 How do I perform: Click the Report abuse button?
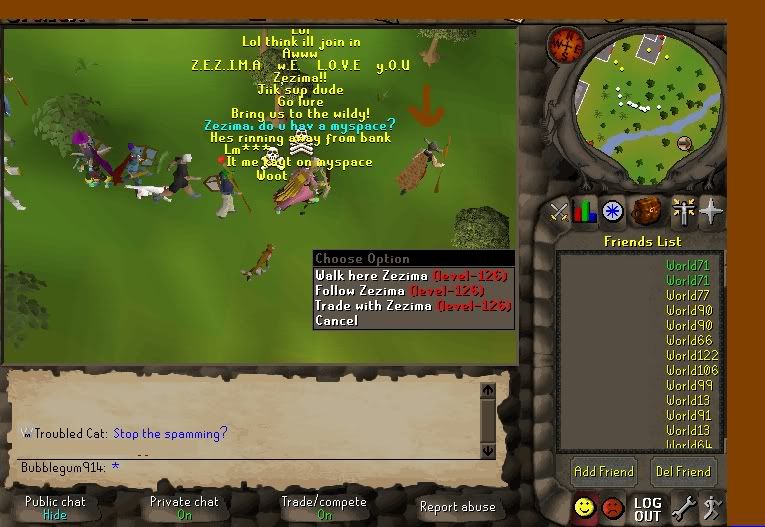[457, 507]
